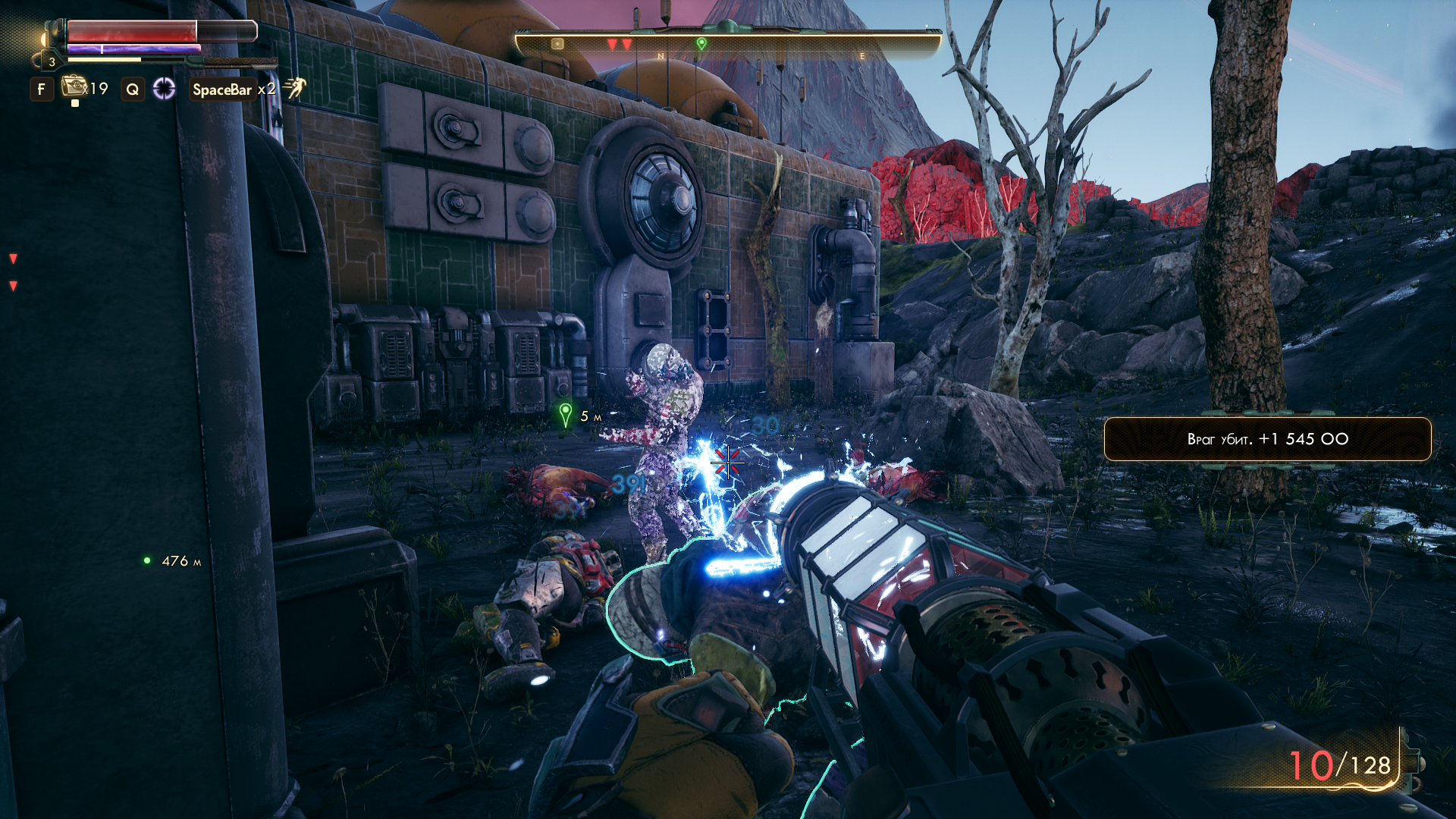This screenshot has width=1456, height=819.
Task: Select the green quest pin on compass
Action: pyautogui.click(x=701, y=44)
